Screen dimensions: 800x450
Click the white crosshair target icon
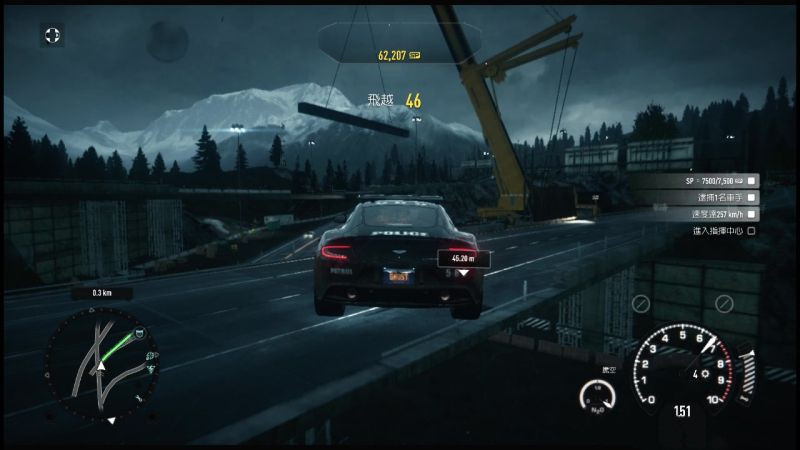pos(52,36)
